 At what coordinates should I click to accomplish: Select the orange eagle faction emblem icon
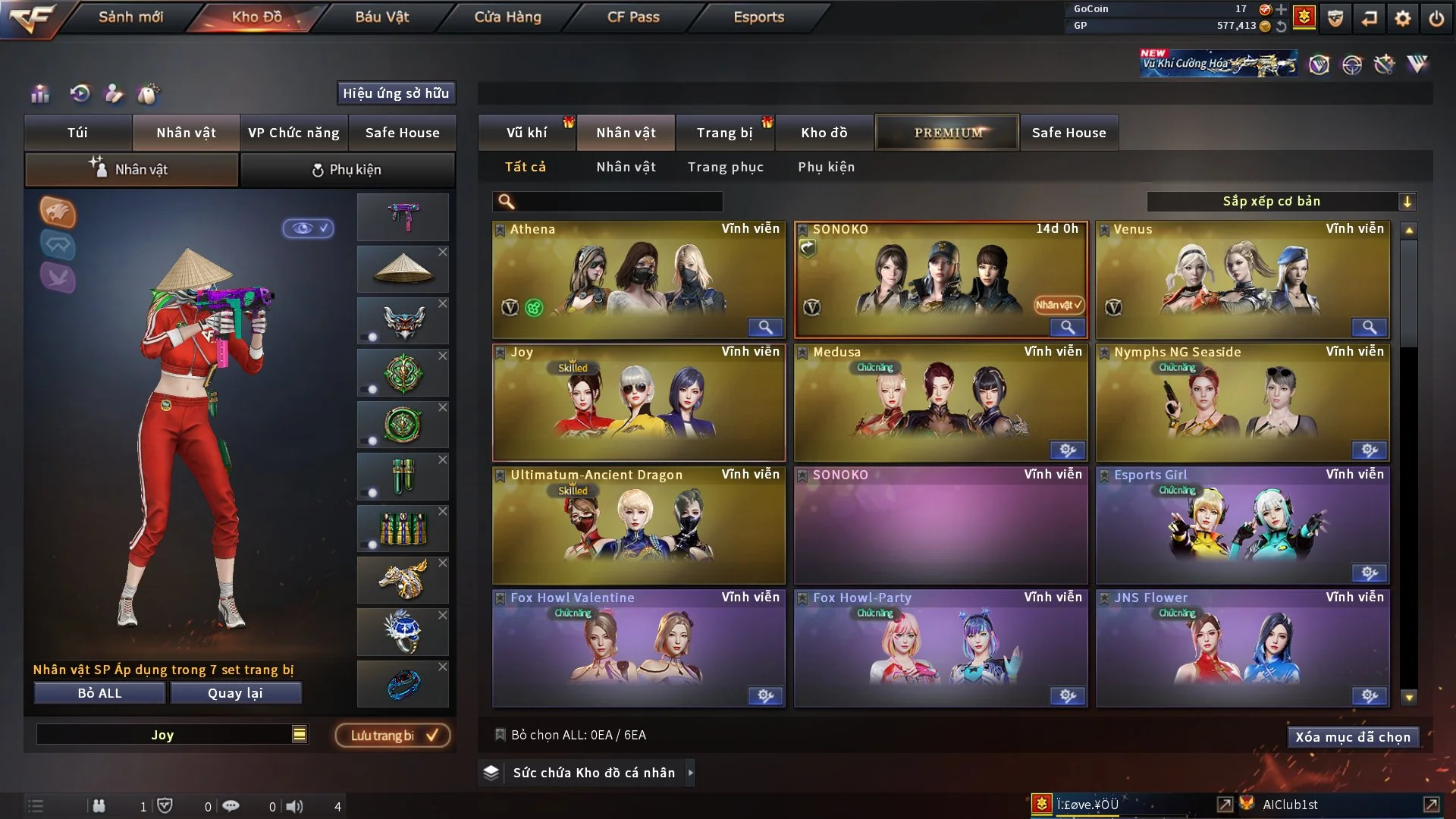[x=58, y=213]
